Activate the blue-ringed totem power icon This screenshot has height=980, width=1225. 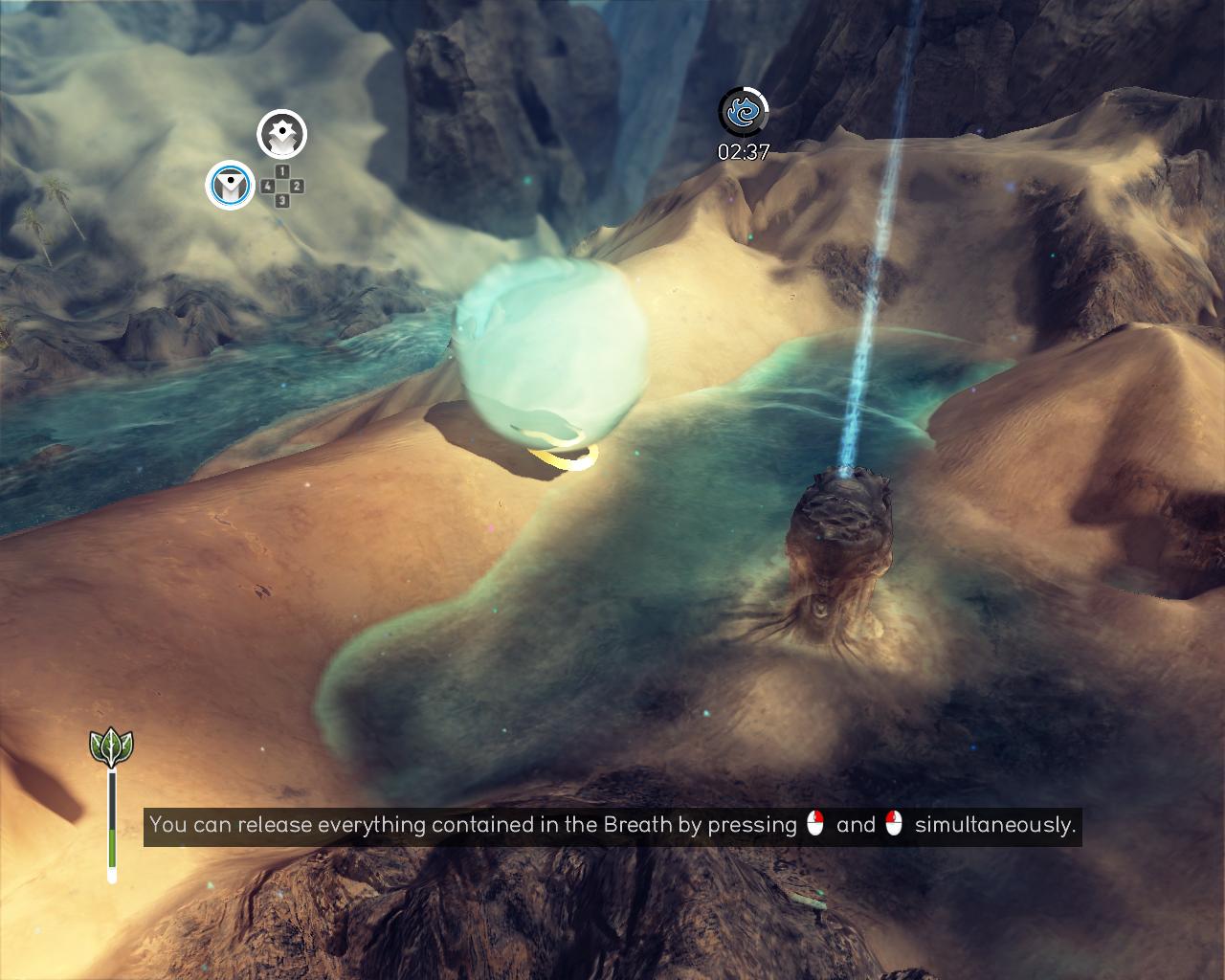point(230,185)
